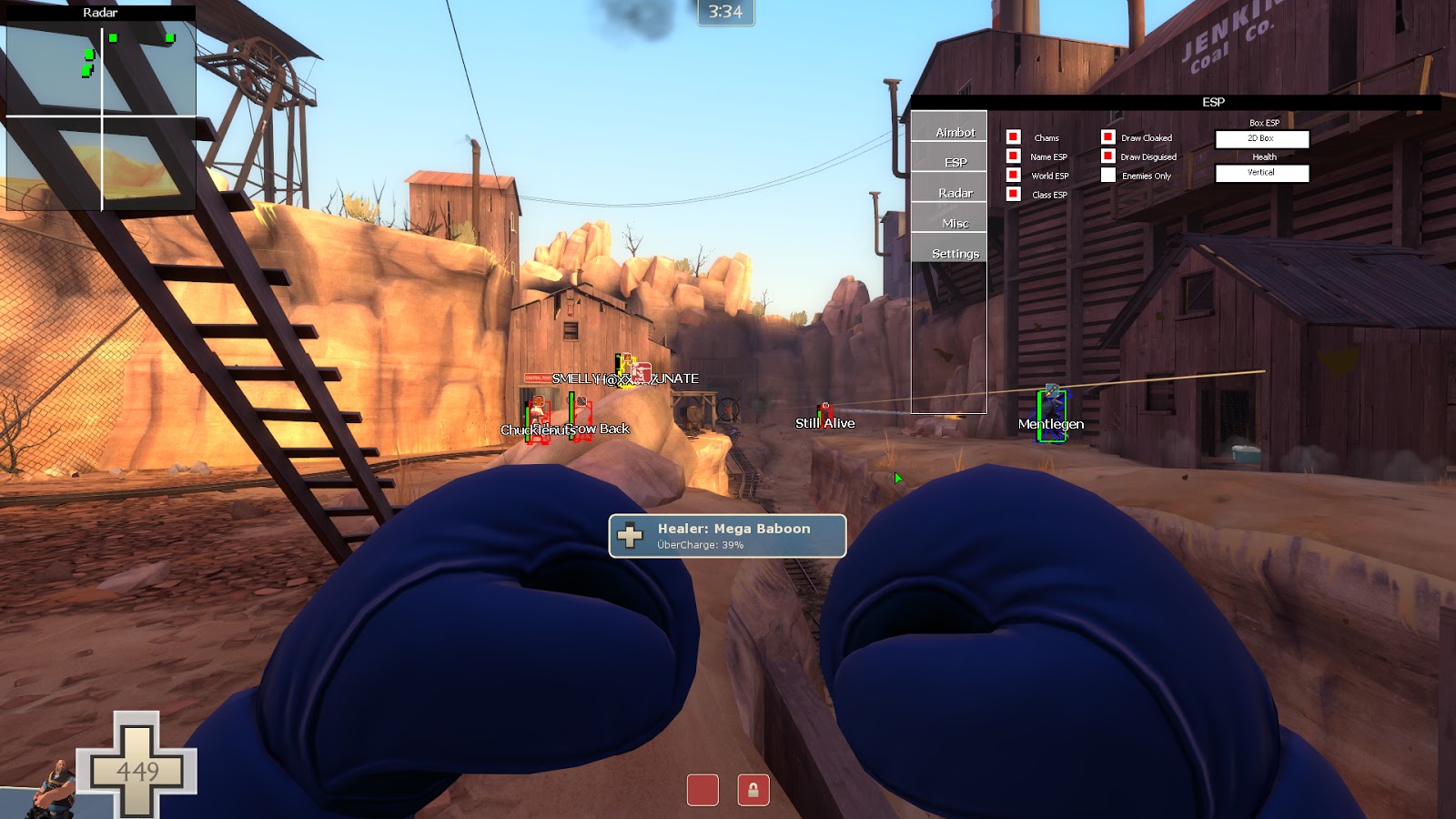Select the Settings tab
Viewport: 1456px width, 819px height.
pos(957,254)
